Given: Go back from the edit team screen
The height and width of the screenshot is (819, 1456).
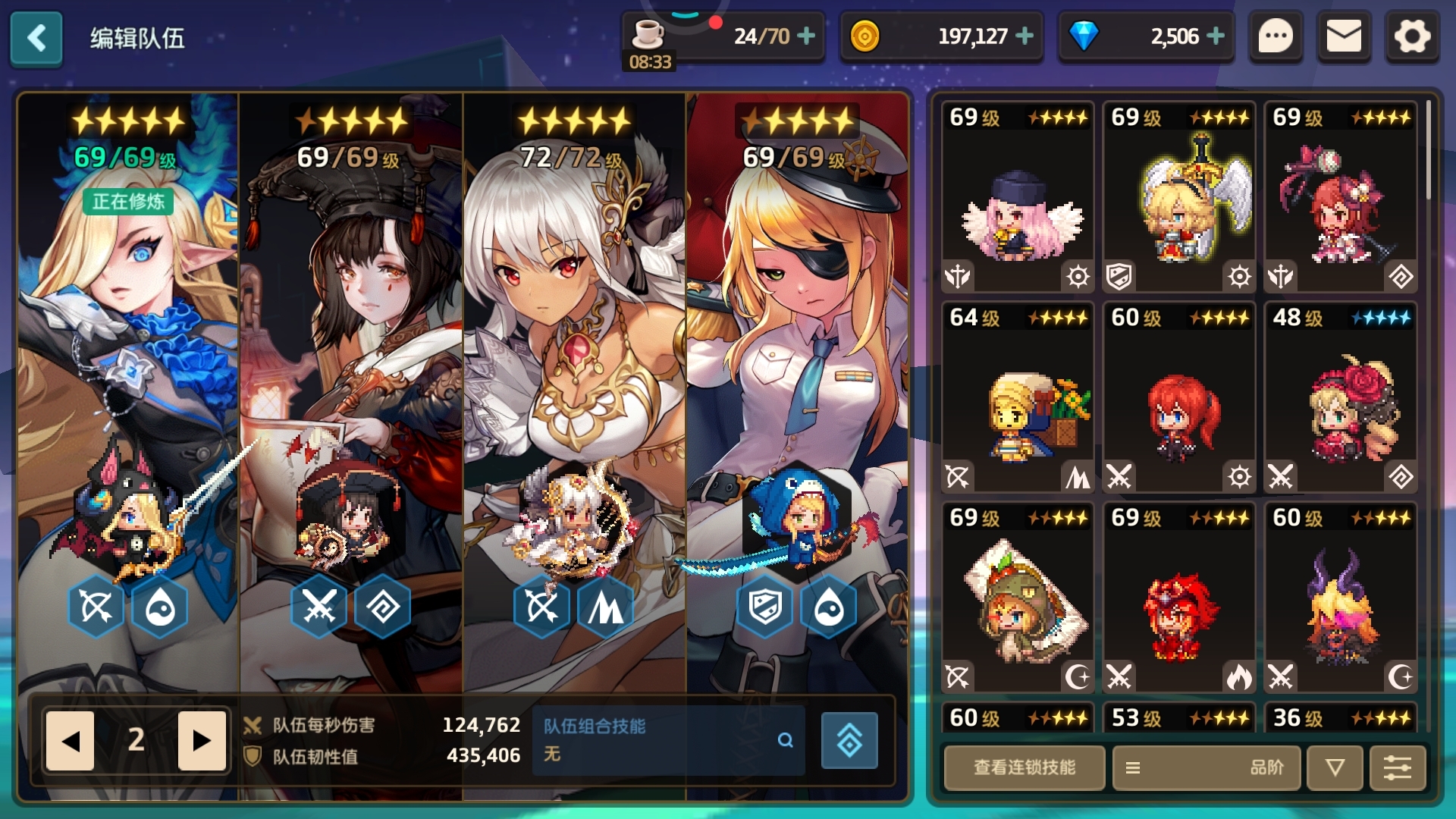Looking at the screenshot, I should pyautogui.click(x=36, y=38).
